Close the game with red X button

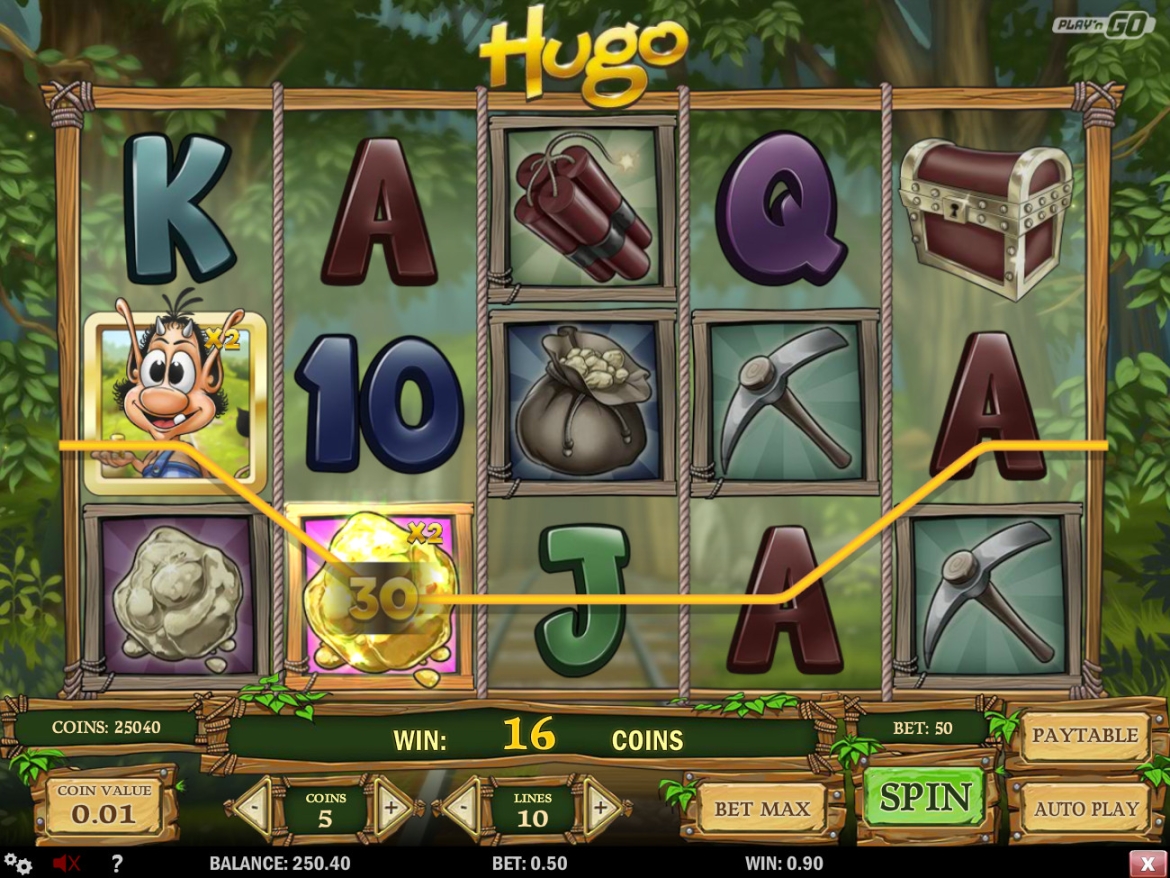1147,863
